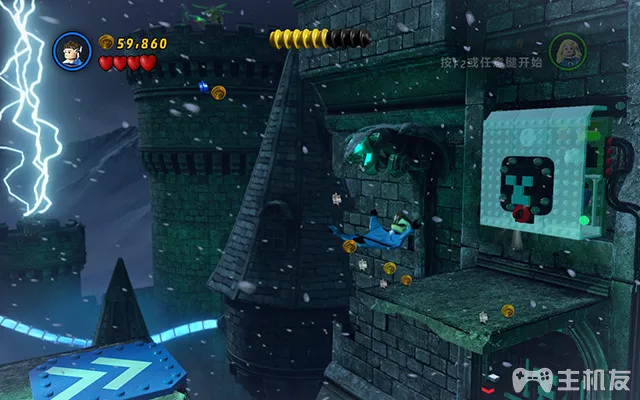Select the player one character portrait

click(72, 50)
